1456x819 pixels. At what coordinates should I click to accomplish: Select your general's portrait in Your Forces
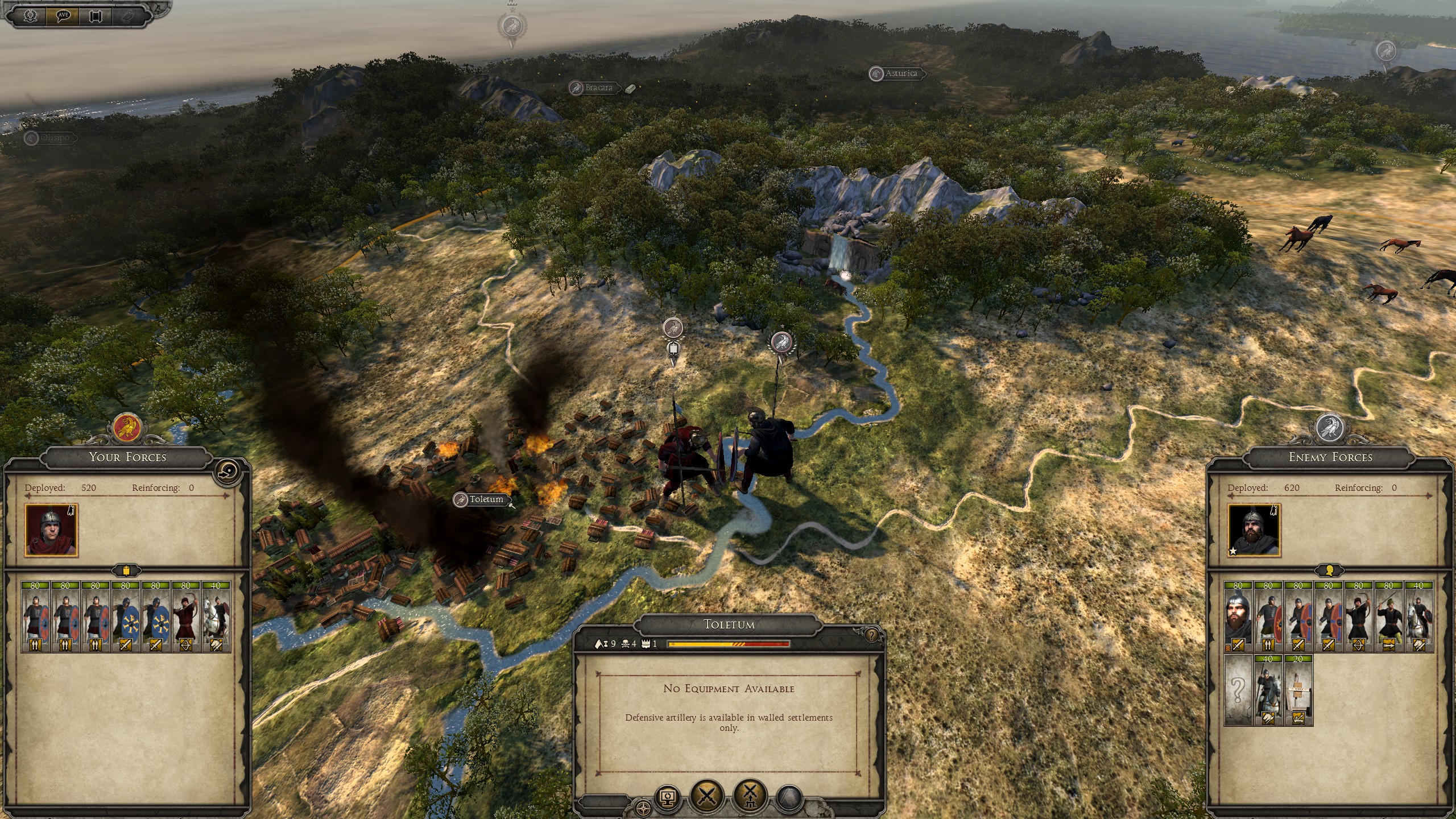coord(51,531)
